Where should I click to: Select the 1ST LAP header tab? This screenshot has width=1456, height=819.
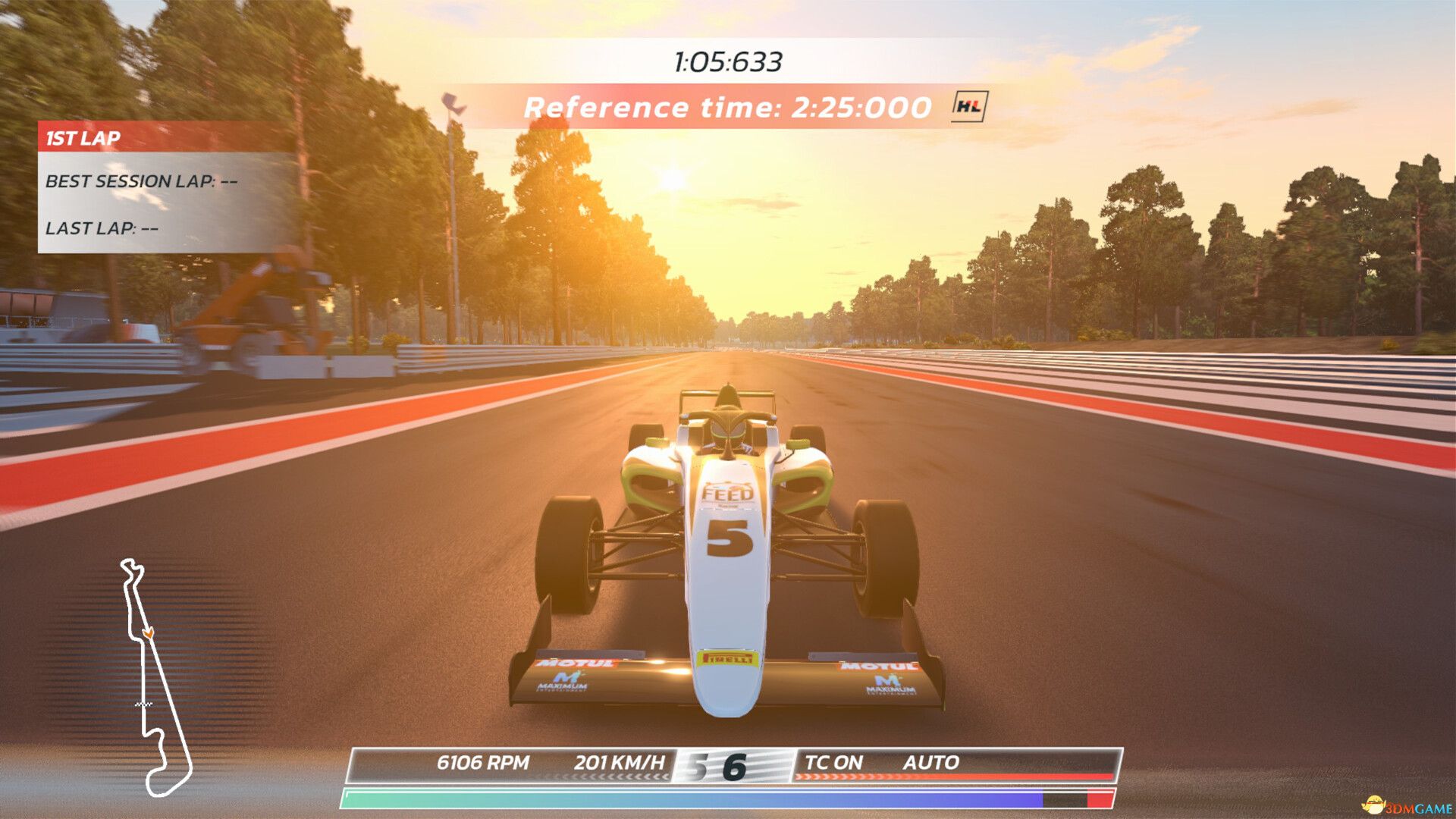coord(83,138)
